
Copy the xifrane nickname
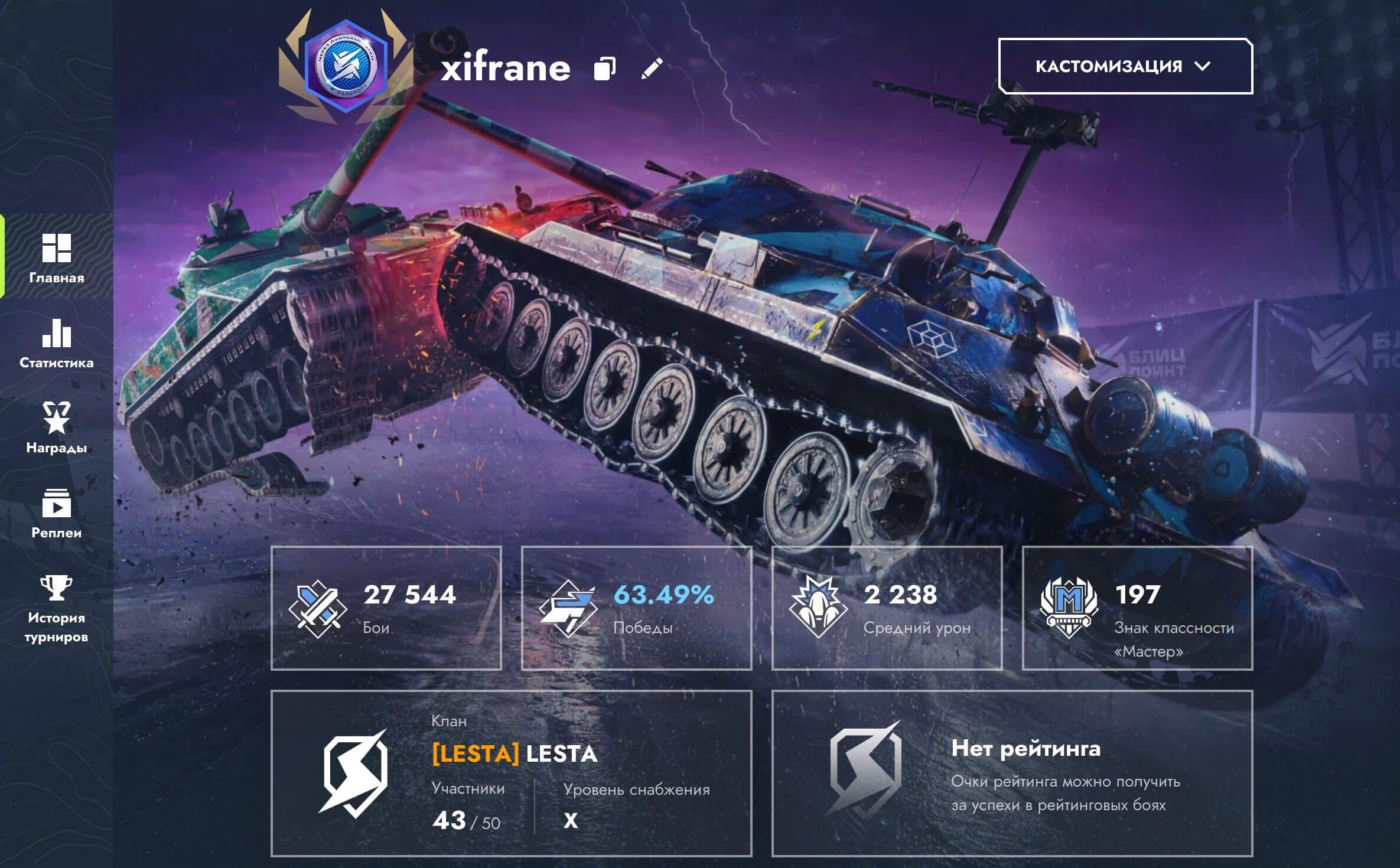pos(604,68)
